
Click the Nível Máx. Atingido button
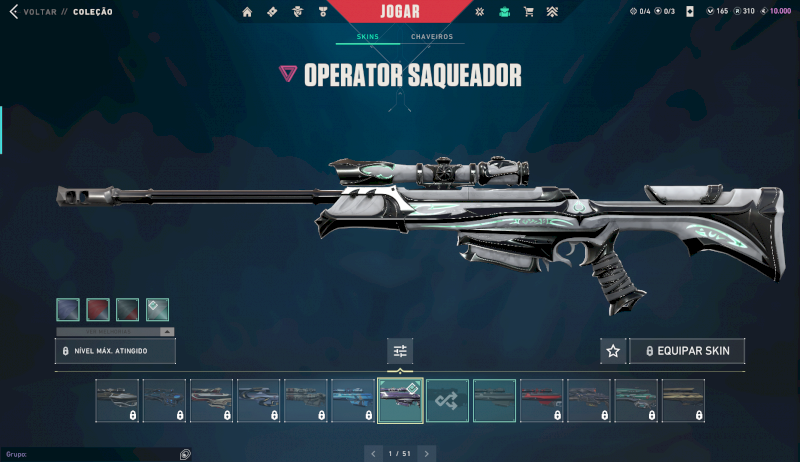click(115, 351)
